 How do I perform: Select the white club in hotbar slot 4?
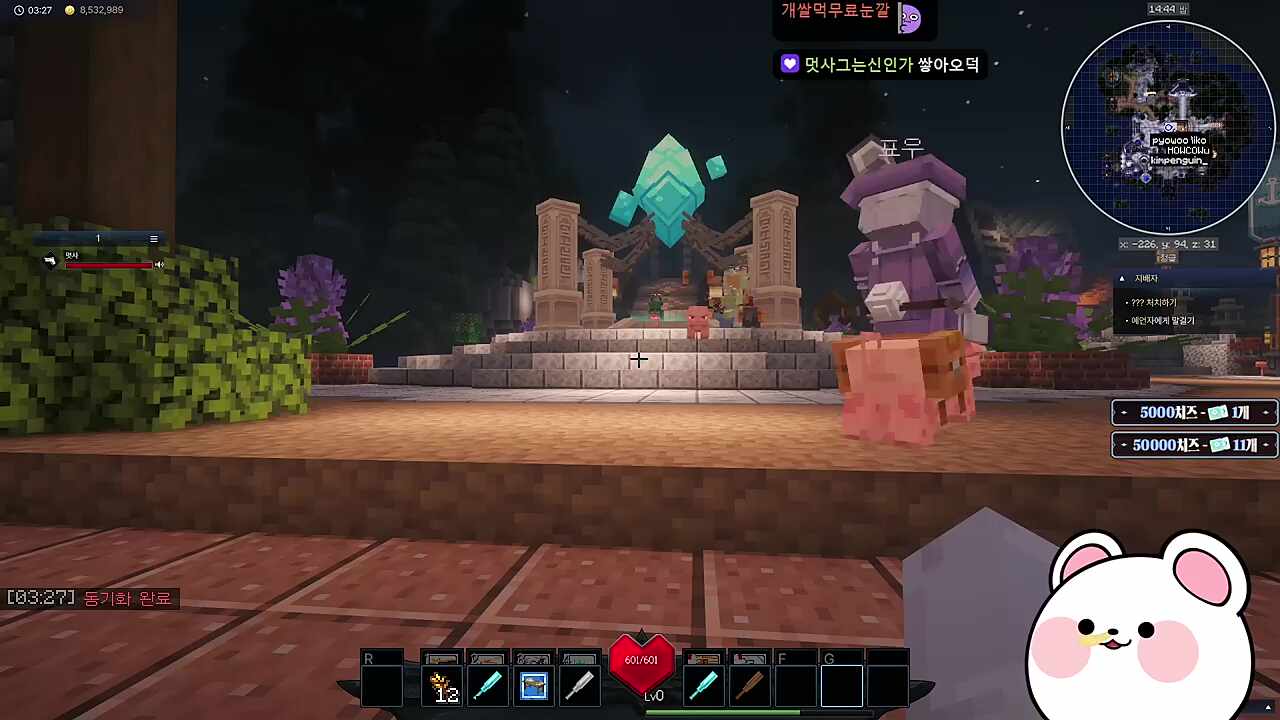click(579, 684)
